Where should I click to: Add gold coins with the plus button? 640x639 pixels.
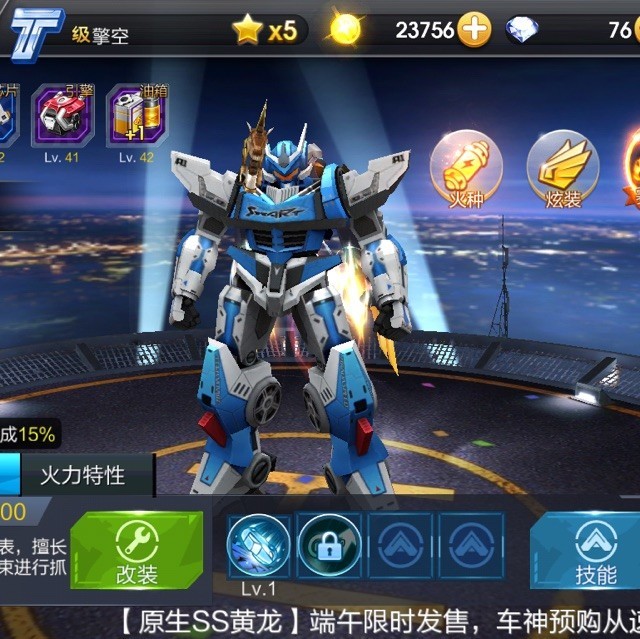pyautogui.click(x=474, y=31)
